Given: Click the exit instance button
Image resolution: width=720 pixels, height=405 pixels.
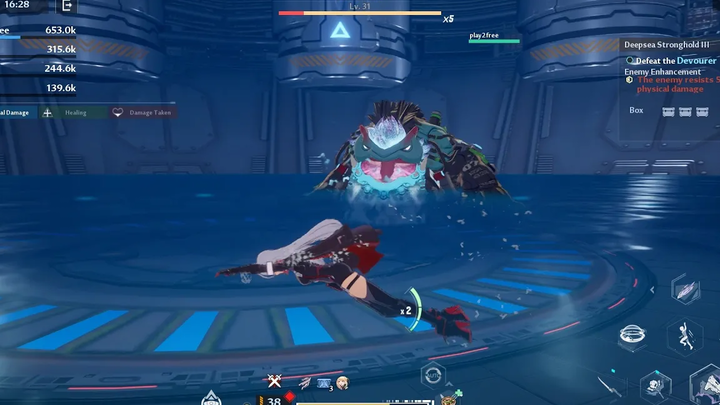Looking at the screenshot, I should click(68, 6).
